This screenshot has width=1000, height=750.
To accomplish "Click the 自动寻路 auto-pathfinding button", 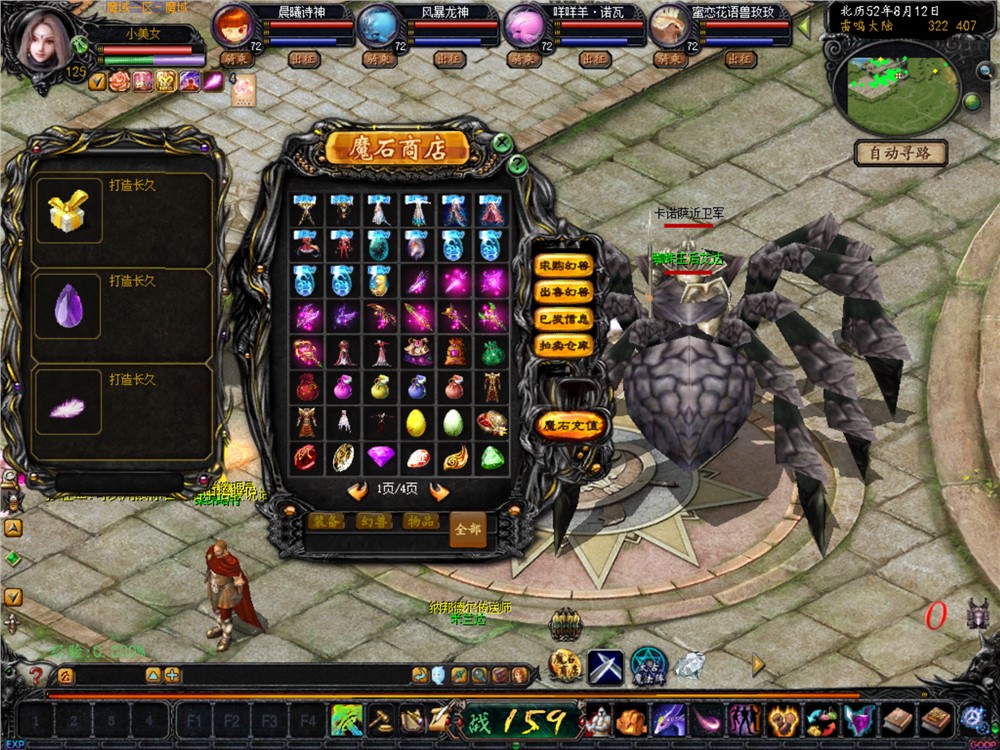I will [900, 154].
